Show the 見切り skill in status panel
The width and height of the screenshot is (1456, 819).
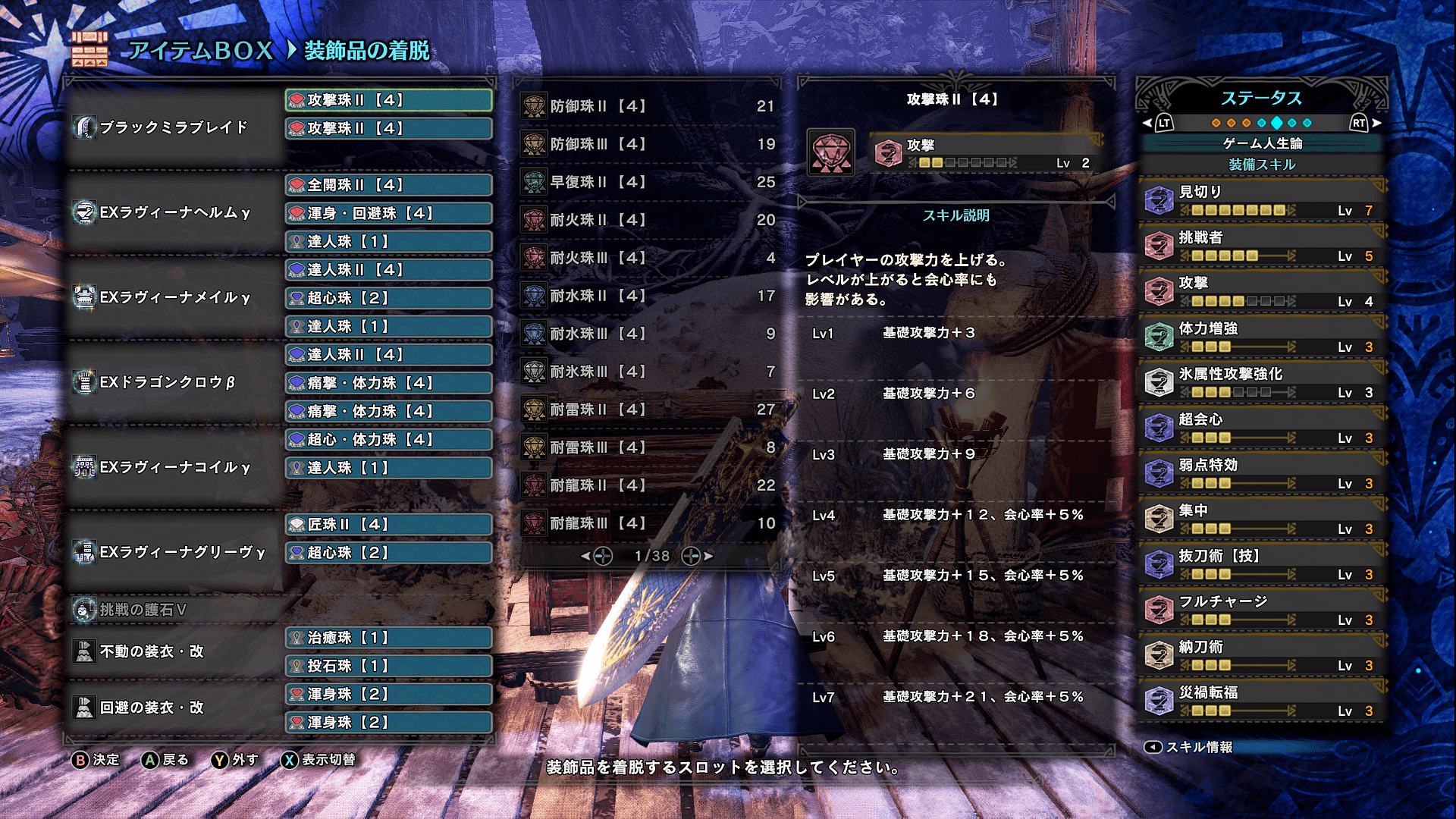pos(1263,200)
